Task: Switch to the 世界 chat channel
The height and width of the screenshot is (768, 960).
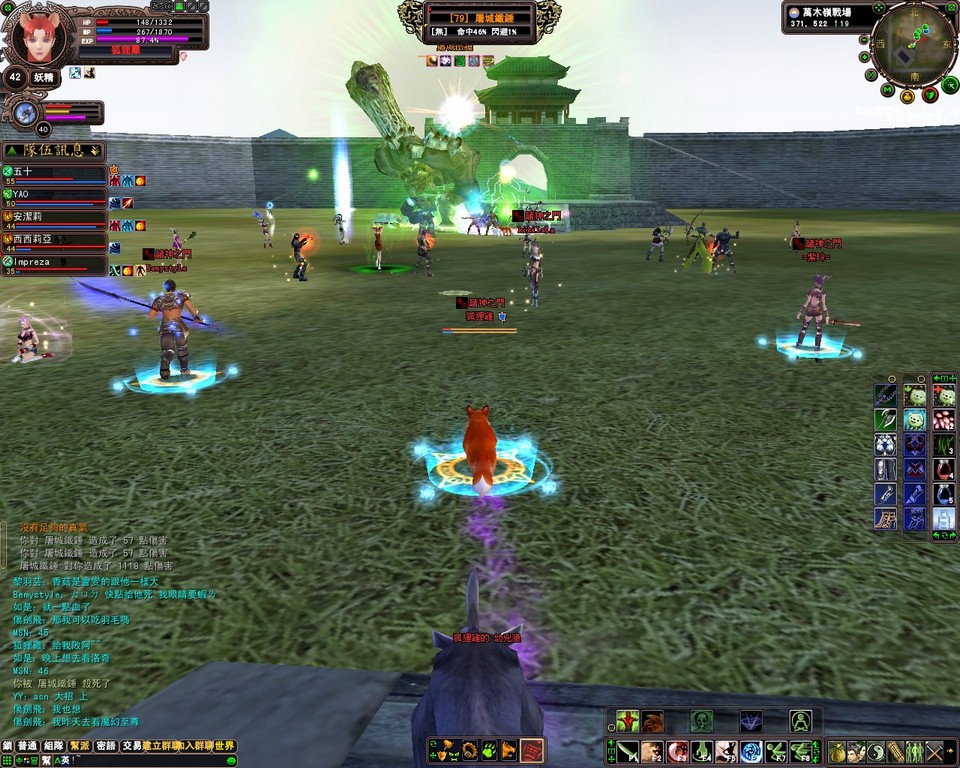Action: [x=225, y=746]
